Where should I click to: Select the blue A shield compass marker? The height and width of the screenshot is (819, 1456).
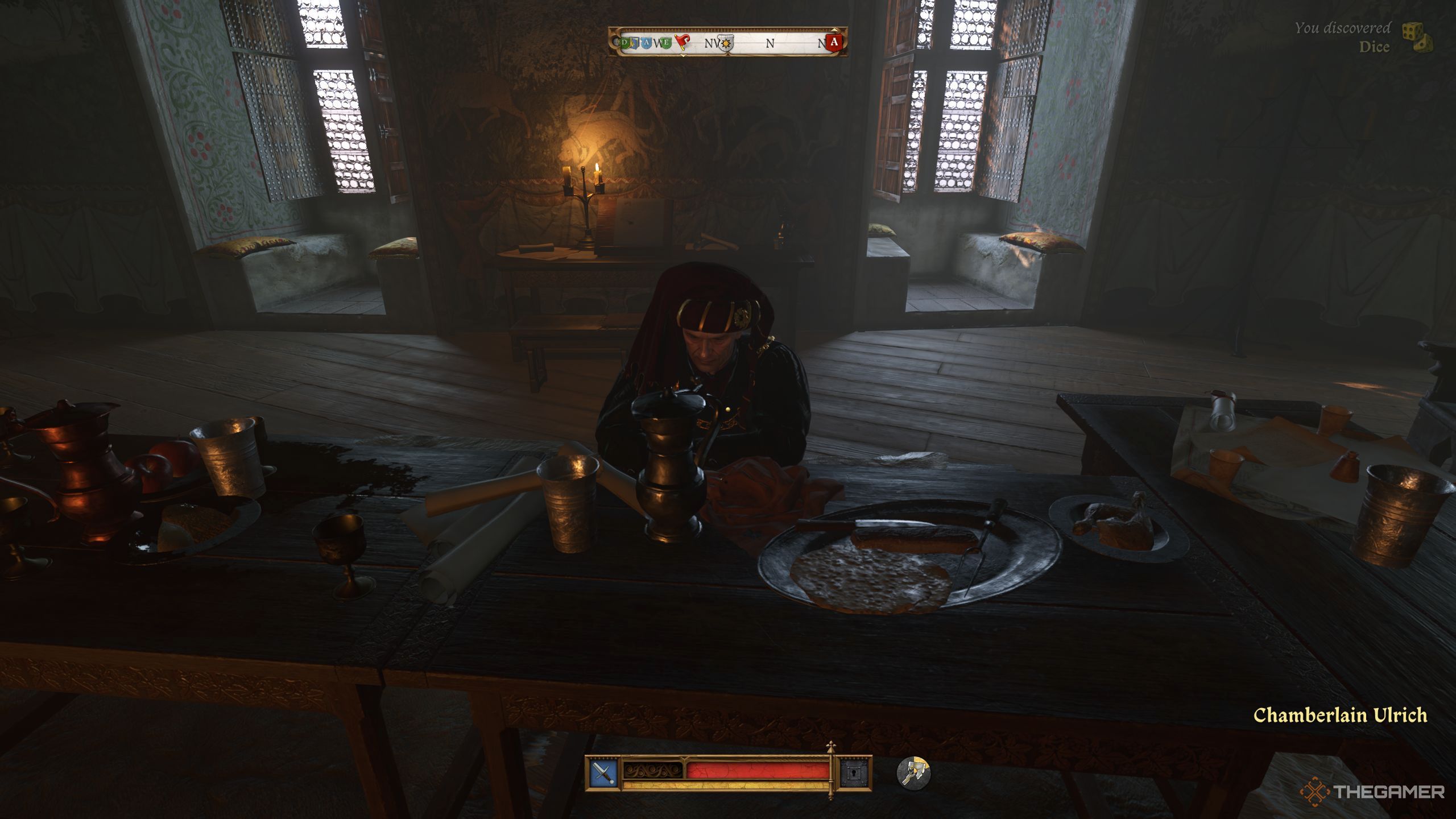tap(646, 42)
